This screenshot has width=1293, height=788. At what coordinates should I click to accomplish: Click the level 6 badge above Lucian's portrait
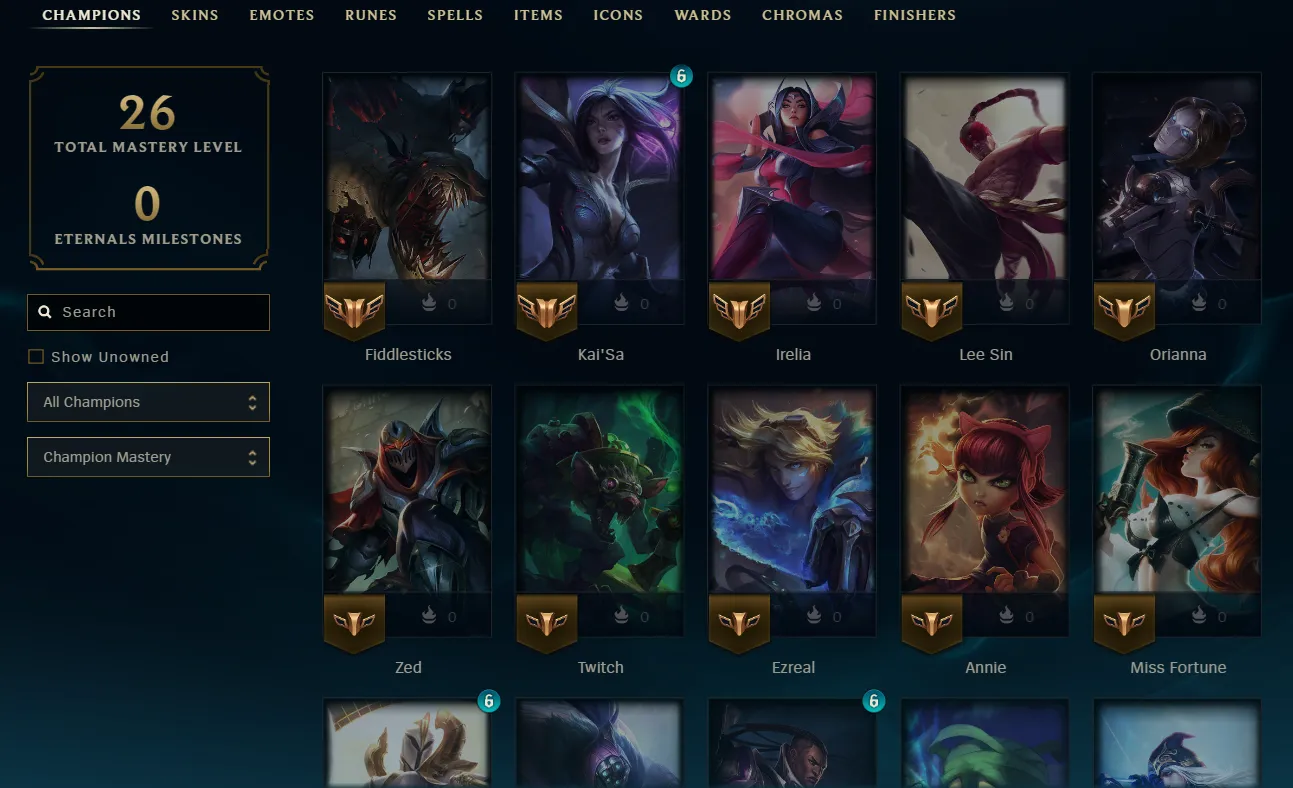click(874, 701)
